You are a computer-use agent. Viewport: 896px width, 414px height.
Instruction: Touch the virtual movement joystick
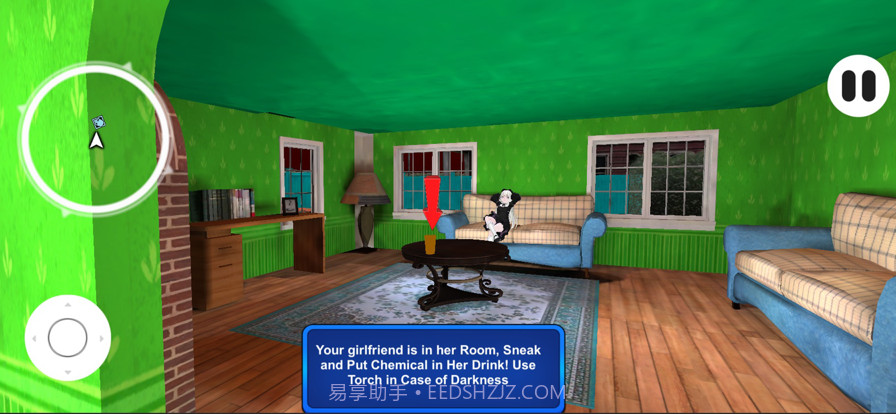point(68,337)
